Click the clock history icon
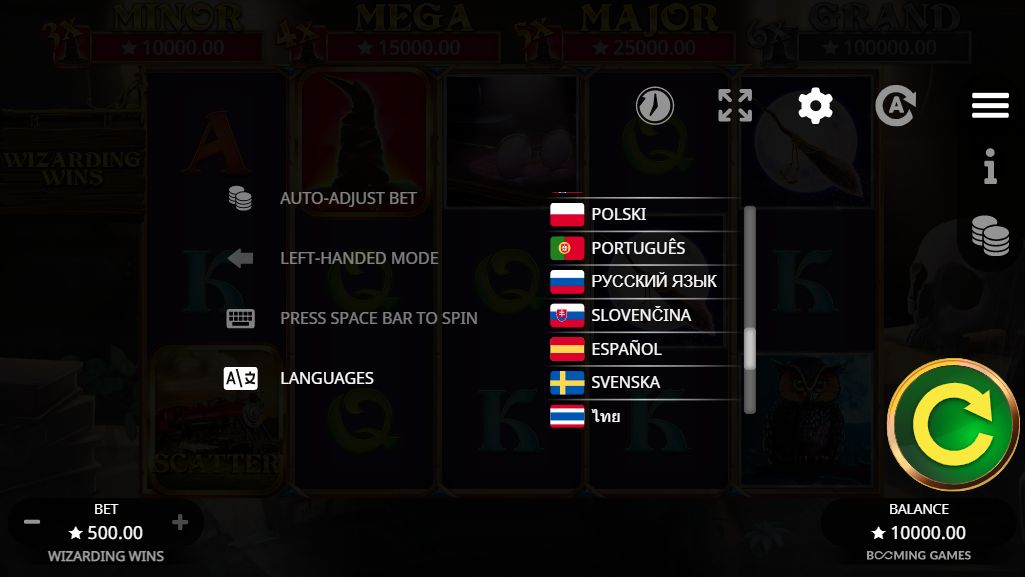1025x577 pixels. coord(655,105)
